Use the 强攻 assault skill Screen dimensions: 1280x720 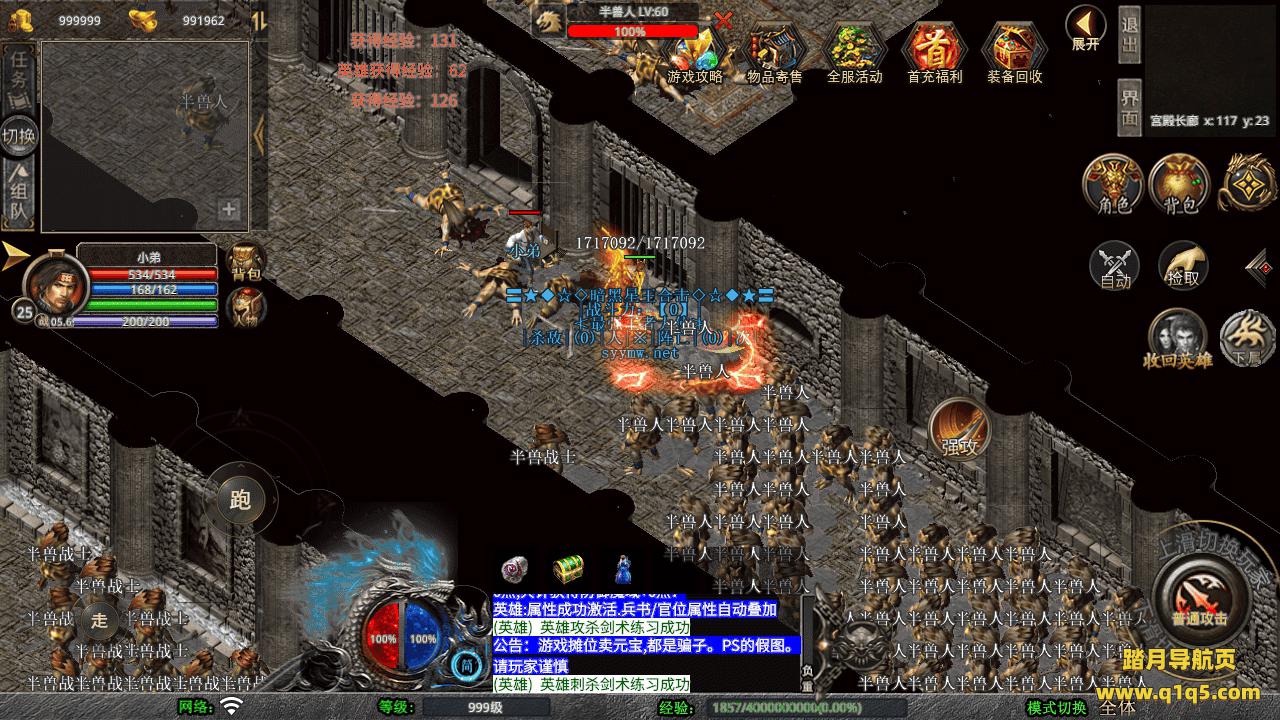961,428
